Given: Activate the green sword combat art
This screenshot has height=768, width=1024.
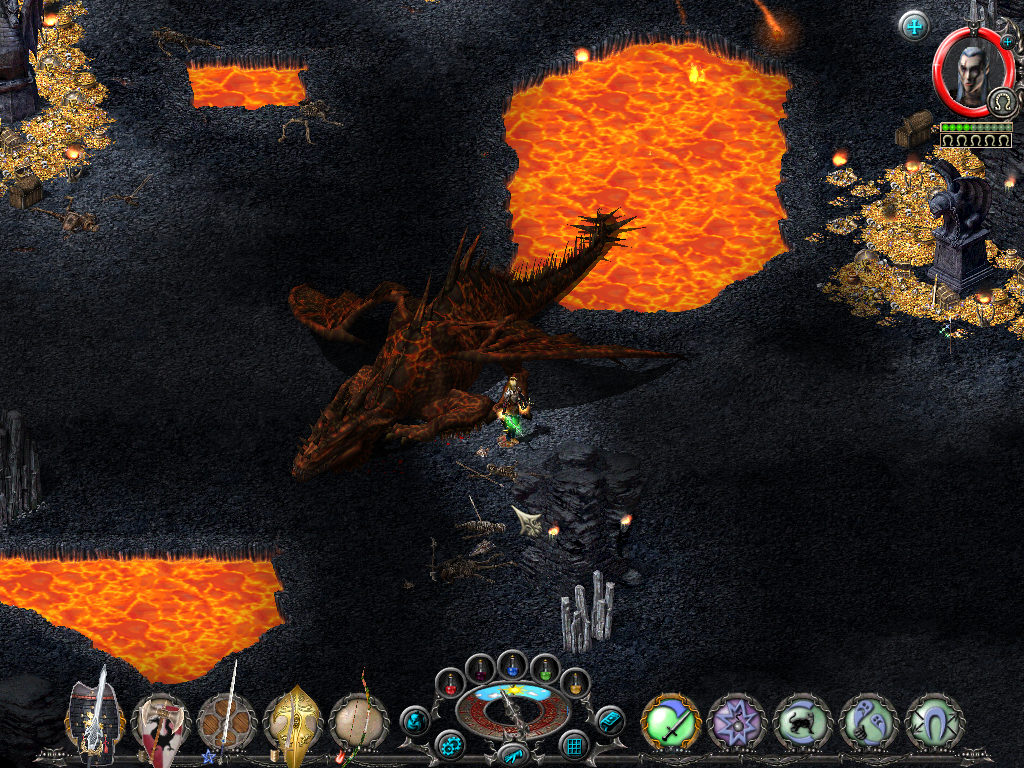Looking at the screenshot, I should [671, 721].
